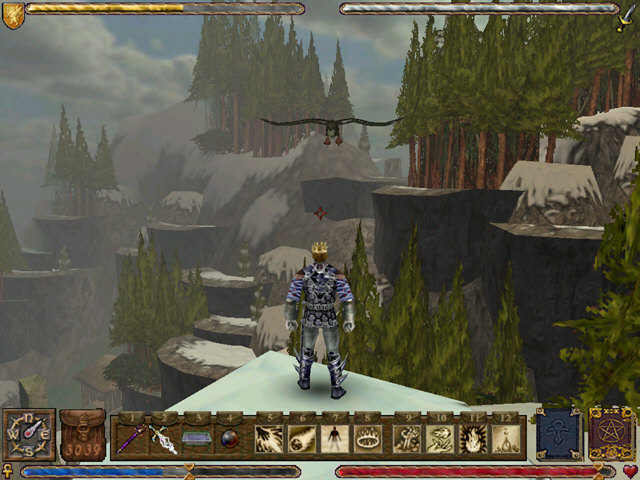The width and height of the screenshot is (640, 480).
Task: Open the leather backpack inventory
Action: pyautogui.click(x=82, y=436)
